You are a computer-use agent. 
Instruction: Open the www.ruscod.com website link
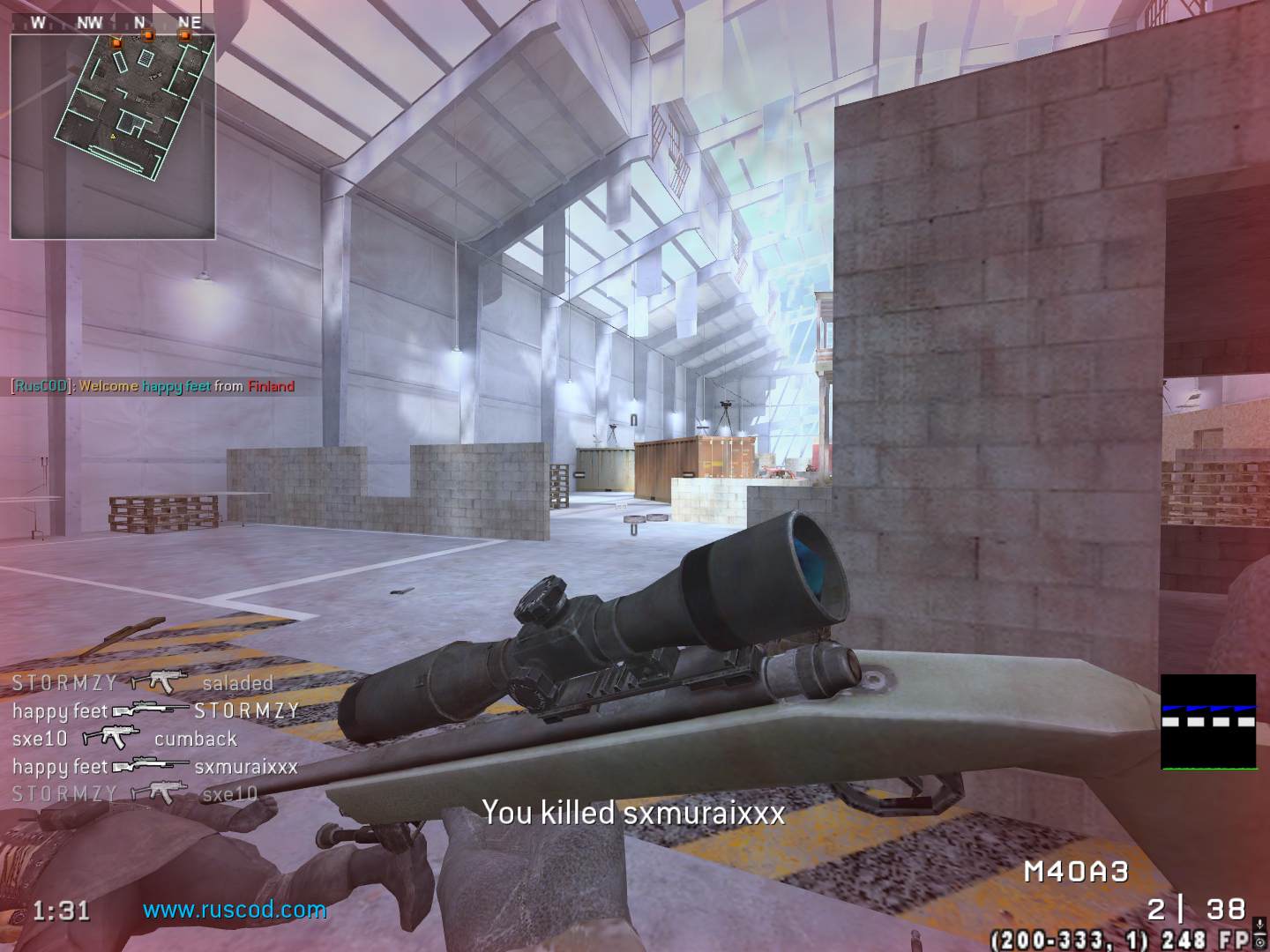[235, 910]
